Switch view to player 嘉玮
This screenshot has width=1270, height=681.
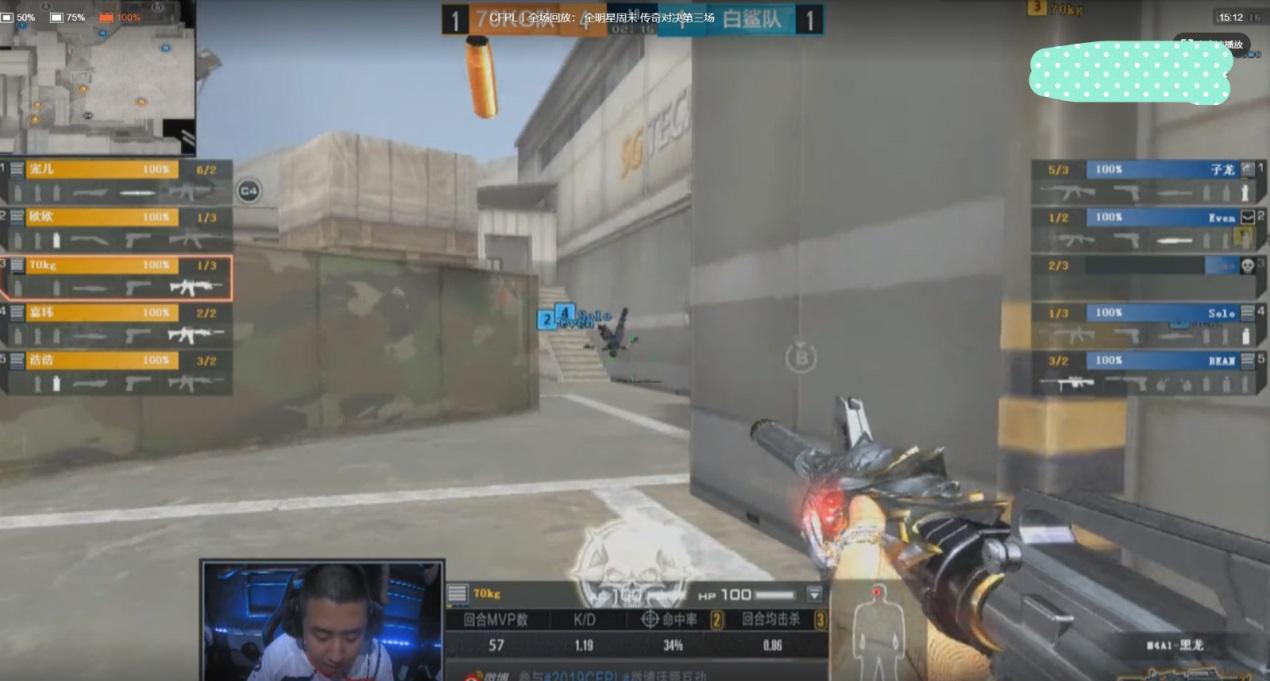click(x=117, y=325)
